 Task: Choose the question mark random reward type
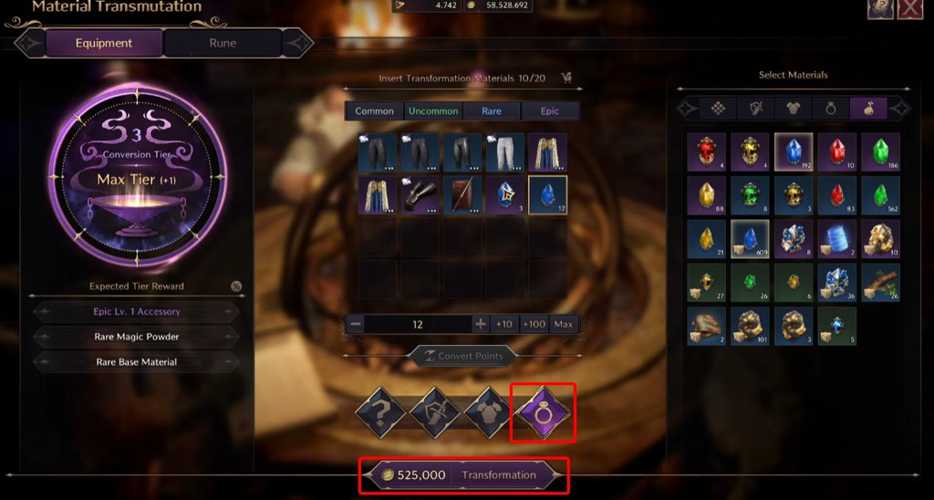(x=380, y=412)
